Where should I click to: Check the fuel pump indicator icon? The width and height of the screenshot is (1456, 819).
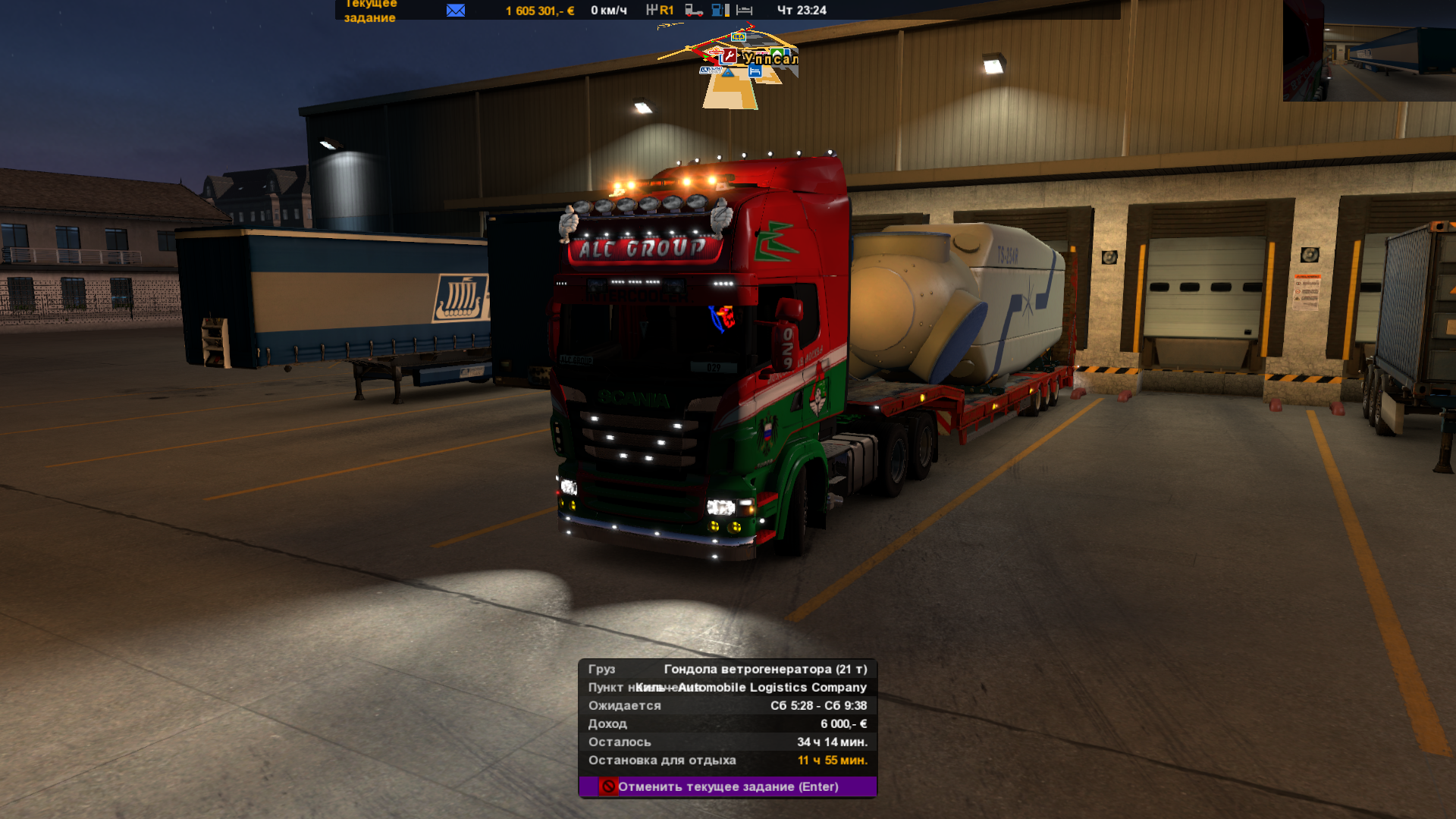[x=720, y=10]
